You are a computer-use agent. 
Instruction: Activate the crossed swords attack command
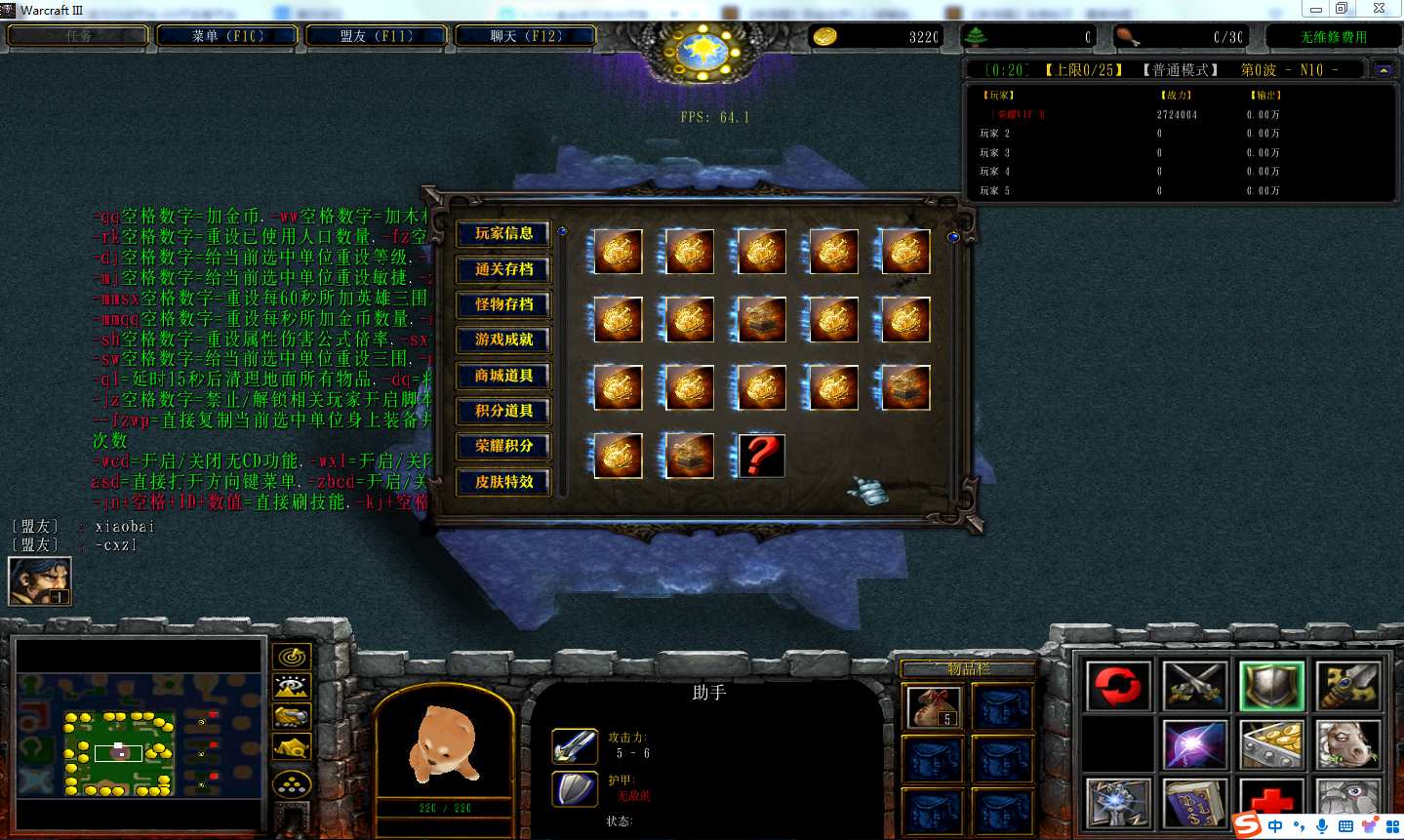(x=1194, y=686)
